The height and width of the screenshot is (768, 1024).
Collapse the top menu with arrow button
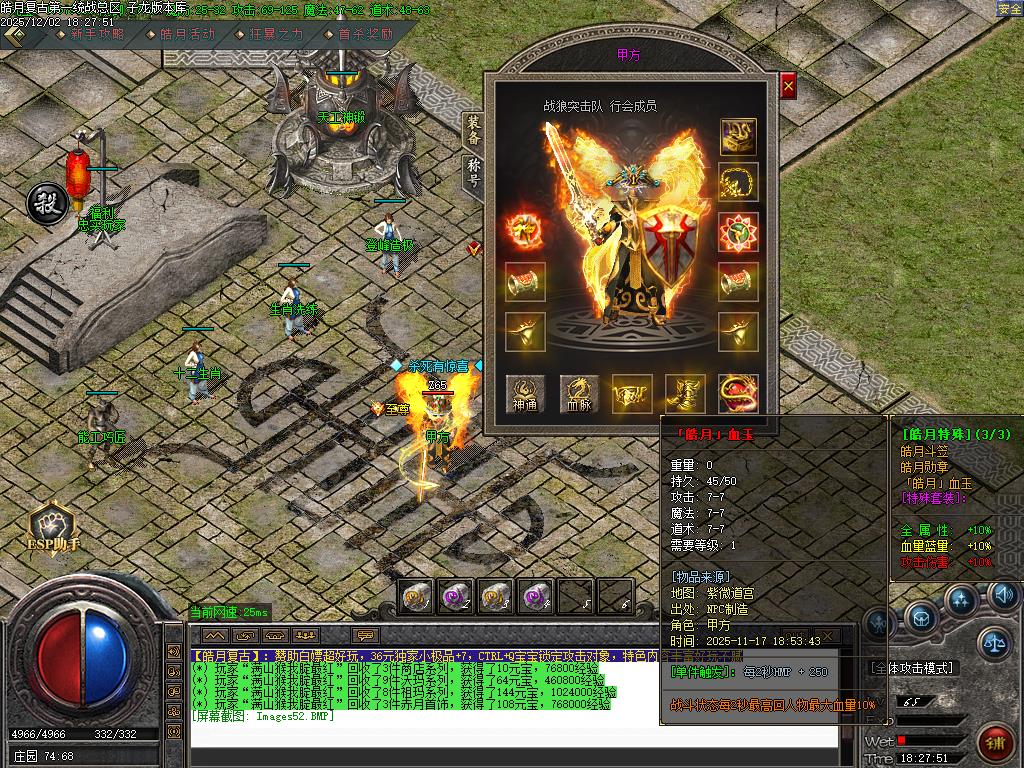coord(14,33)
